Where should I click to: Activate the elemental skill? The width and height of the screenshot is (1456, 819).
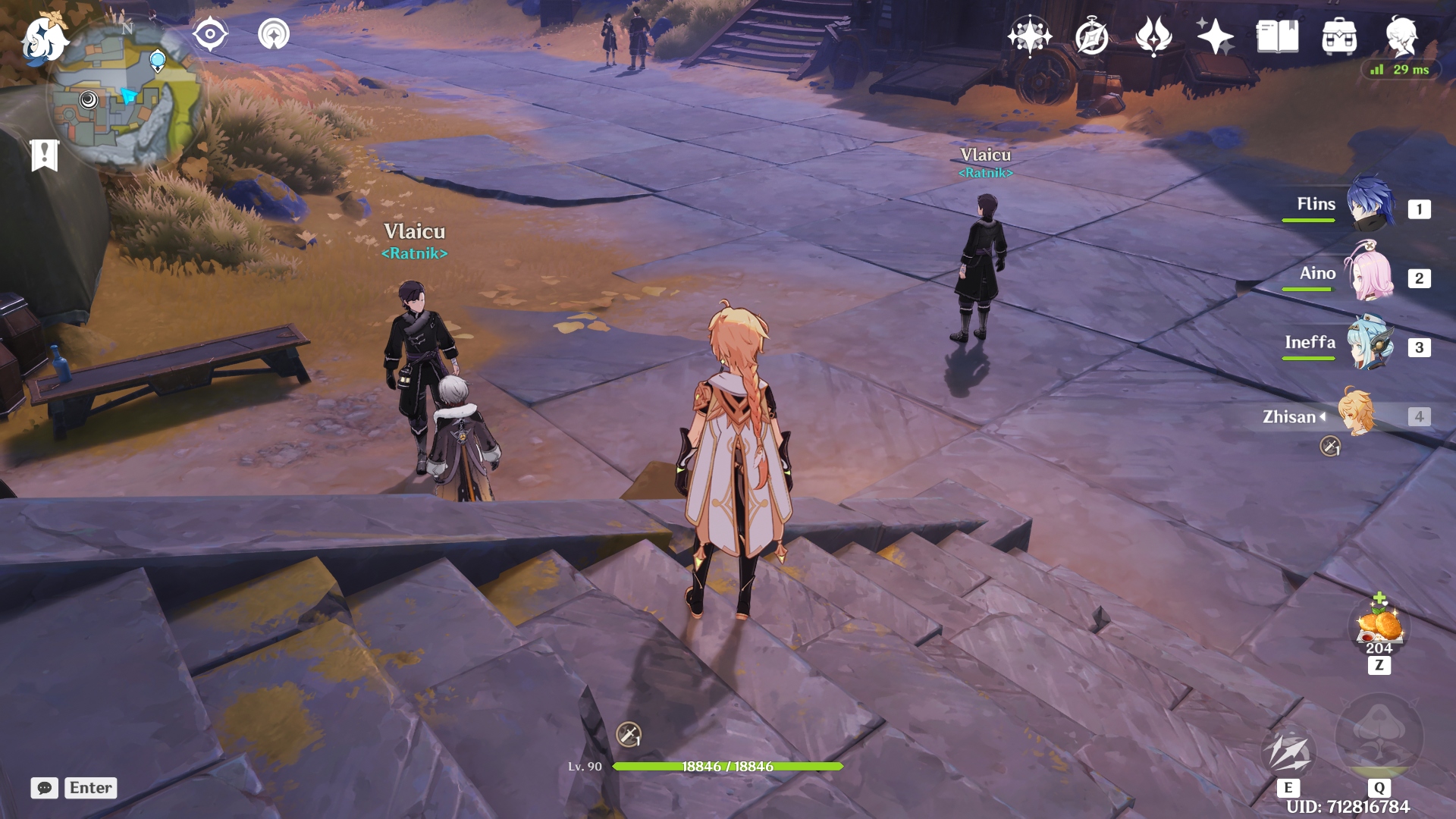pyautogui.click(x=1288, y=752)
